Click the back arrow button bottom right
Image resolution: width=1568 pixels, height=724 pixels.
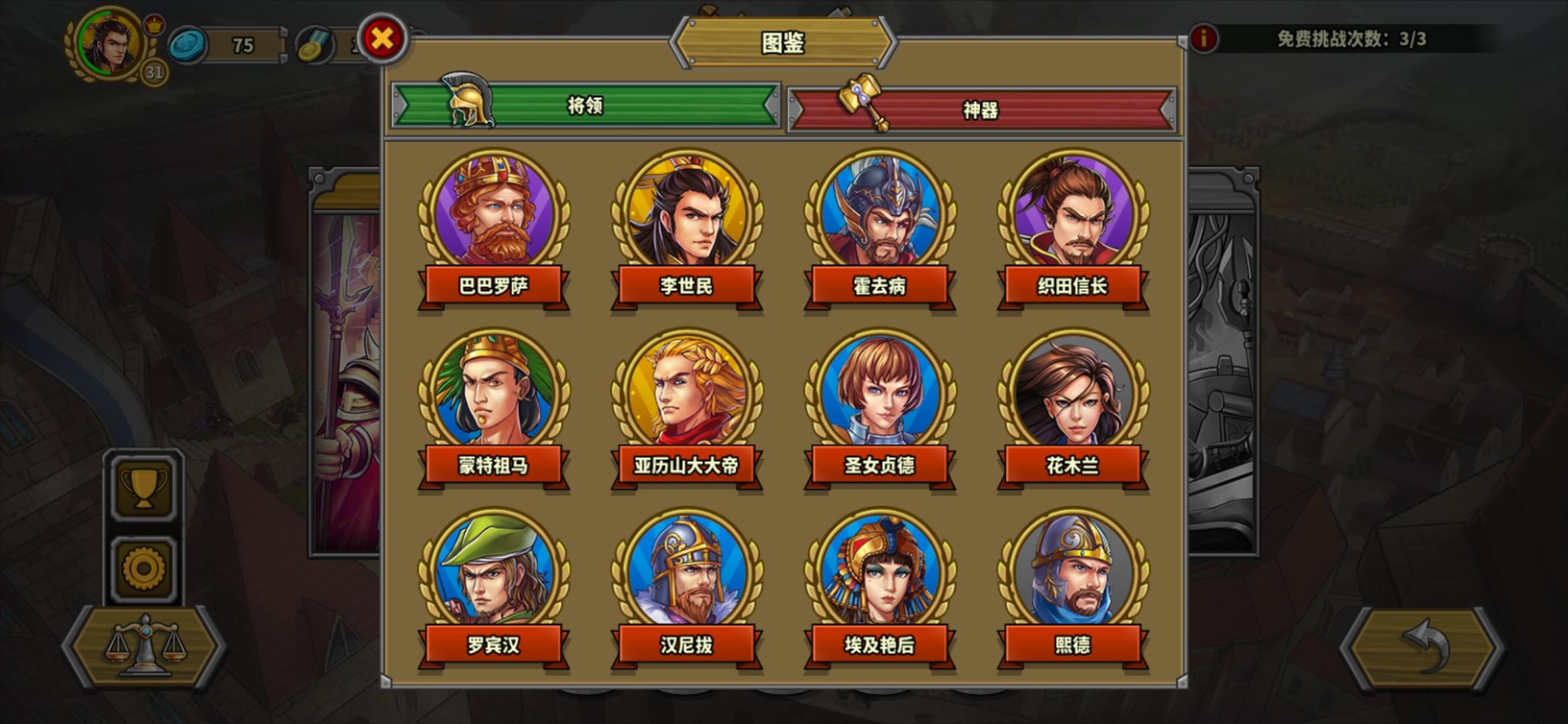1424,646
